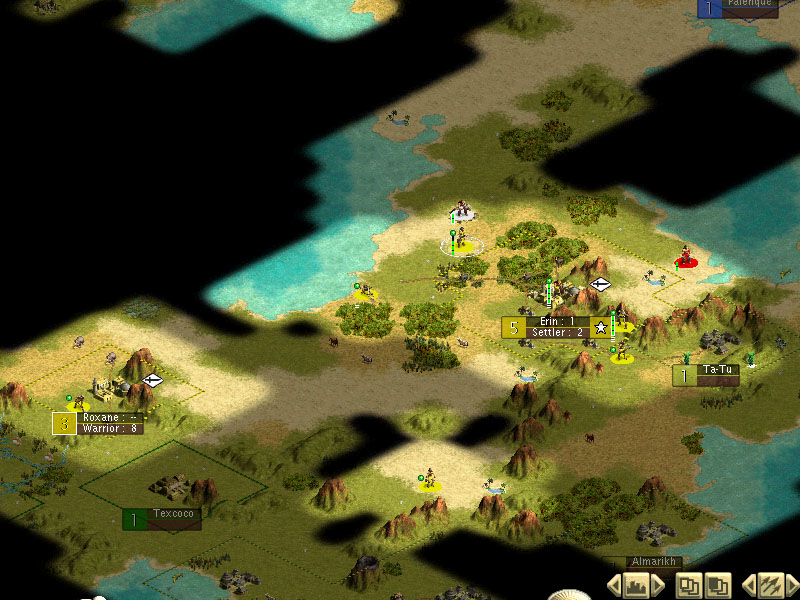The width and height of the screenshot is (800, 600).
Task: Click the triple-arrows units button
Action: [769, 585]
